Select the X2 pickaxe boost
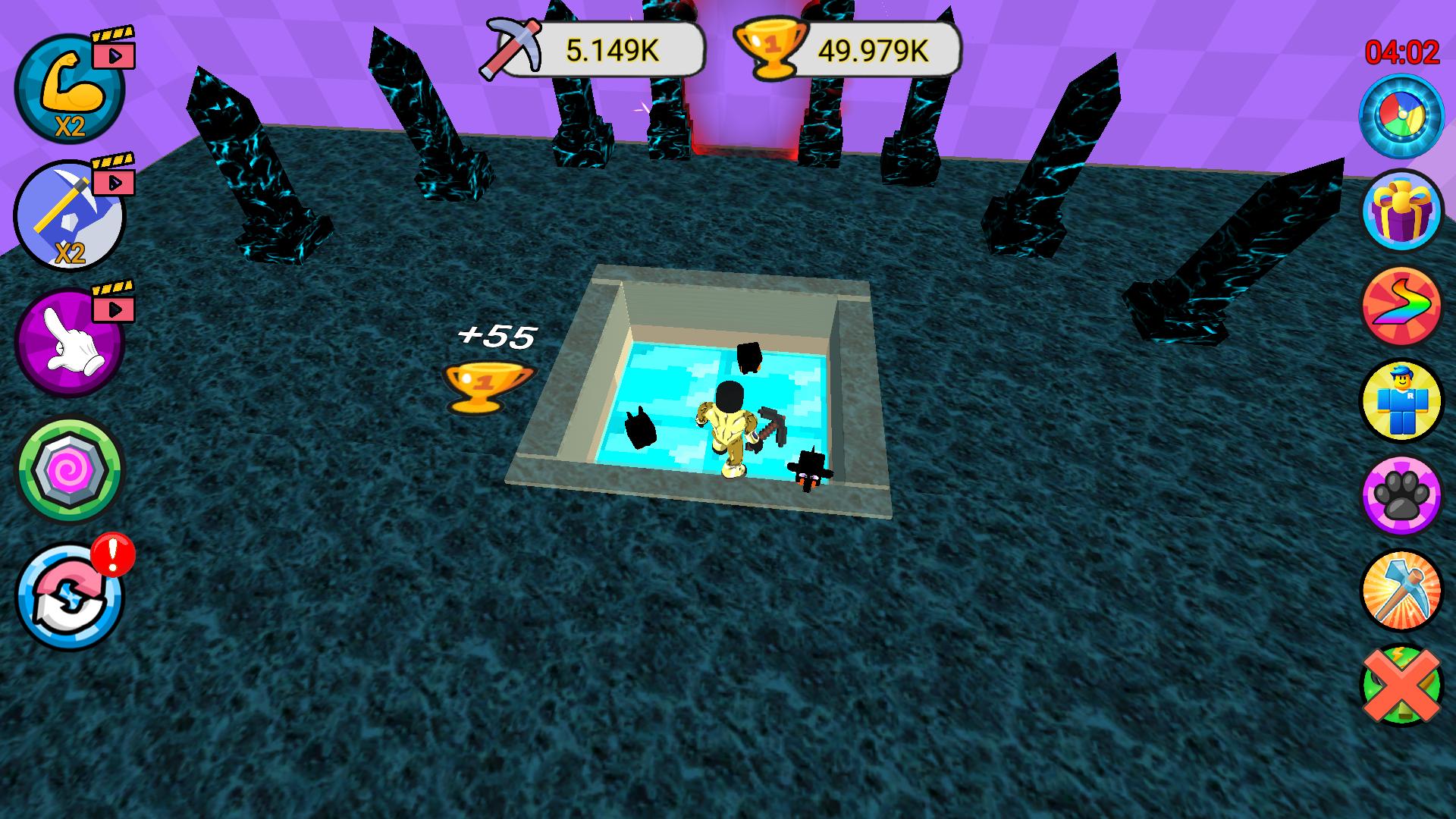1456x819 pixels. [68, 220]
